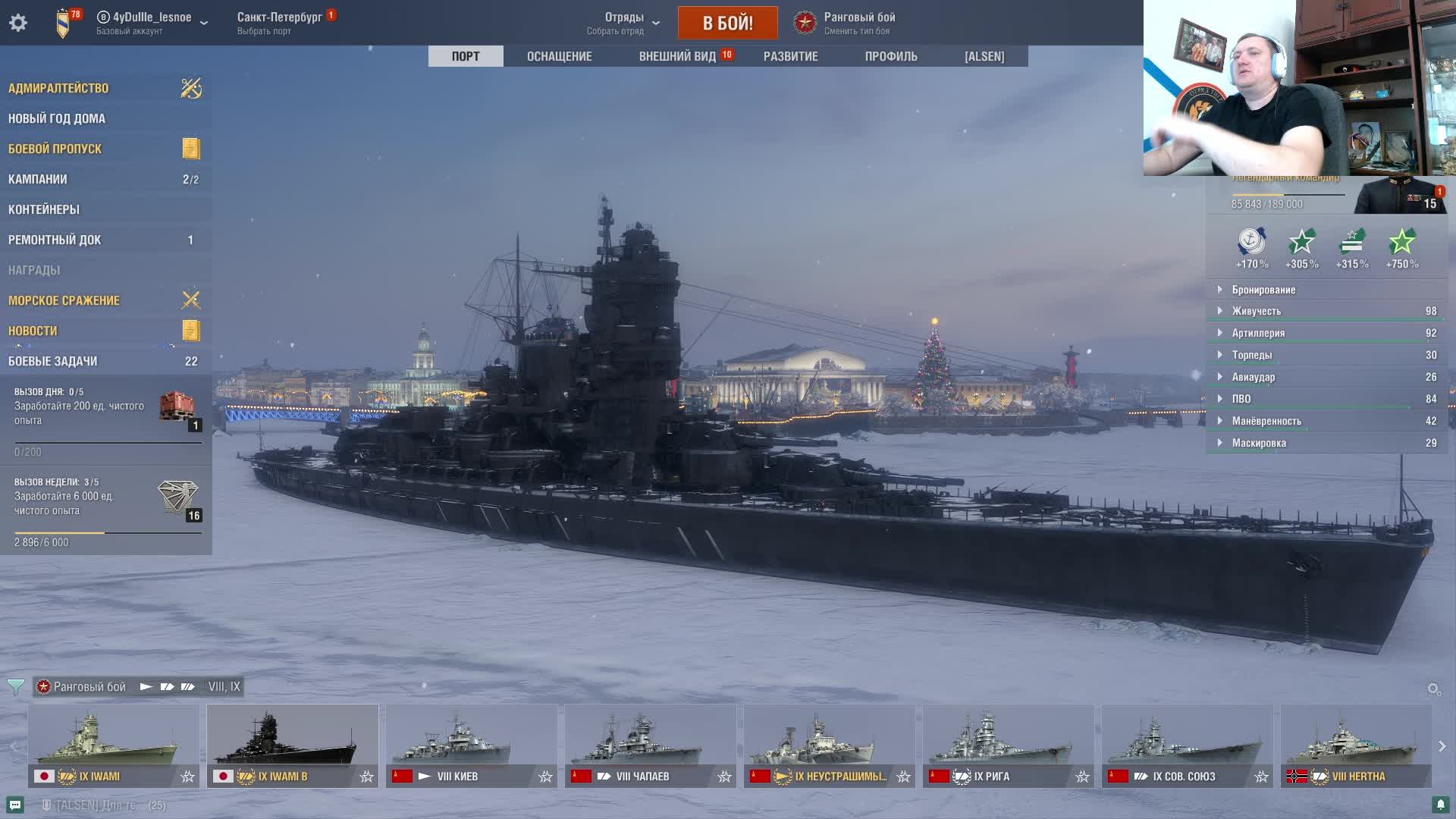Image resolution: width=1456 pixels, height=819 pixels.
Task: Select БОЕВОЙ ПРОПУСК menu entry
Action: [x=55, y=149]
